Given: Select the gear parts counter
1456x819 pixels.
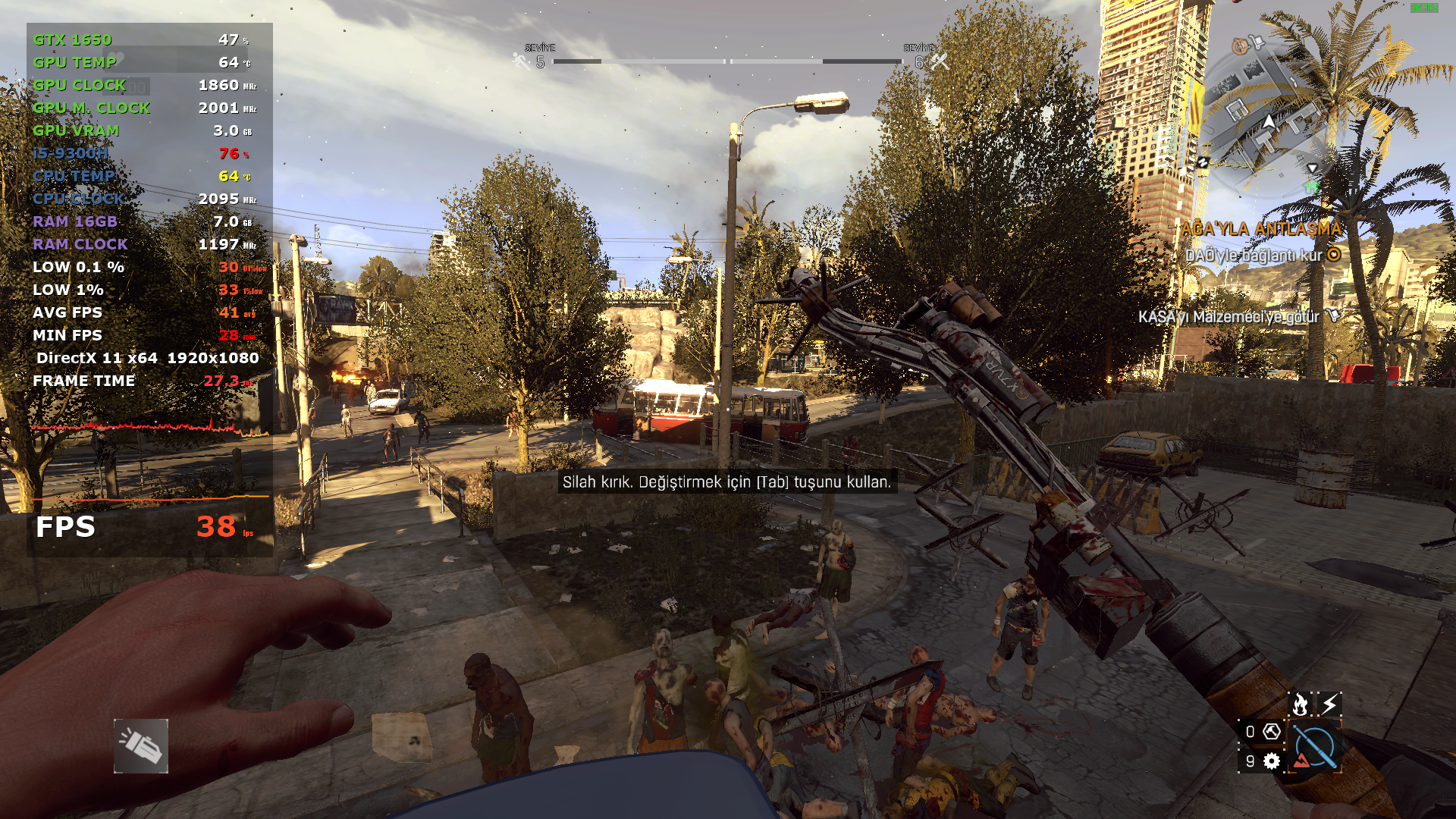Looking at the screenshot, I should coord(1262,761).
